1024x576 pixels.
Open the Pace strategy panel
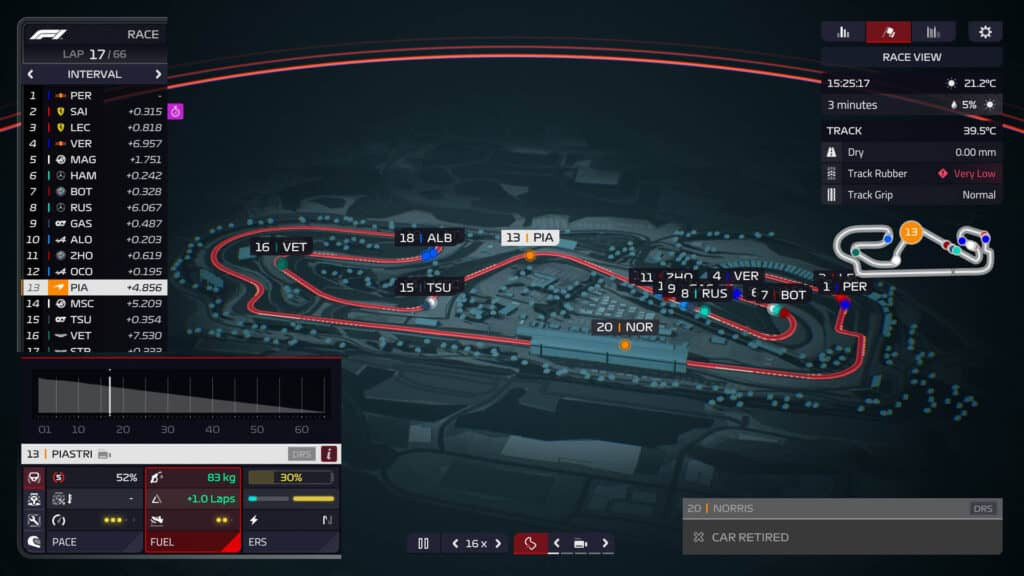[x=93, y=542]
